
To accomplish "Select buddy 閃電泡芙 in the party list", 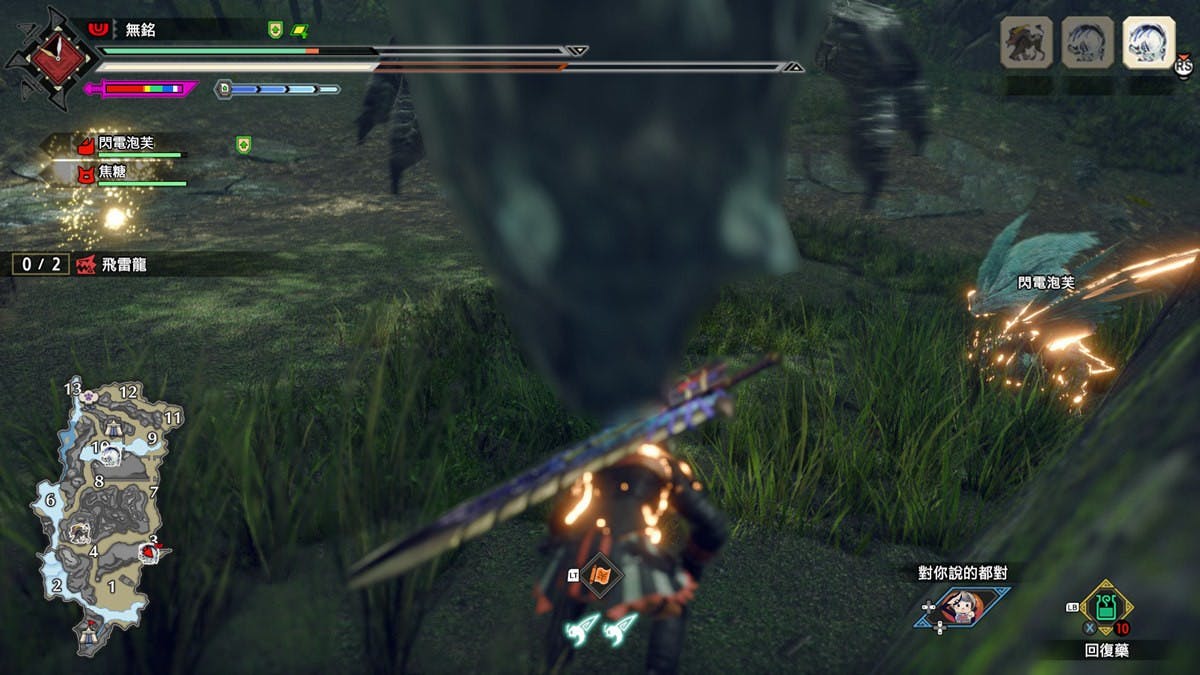I will [126, 144].
